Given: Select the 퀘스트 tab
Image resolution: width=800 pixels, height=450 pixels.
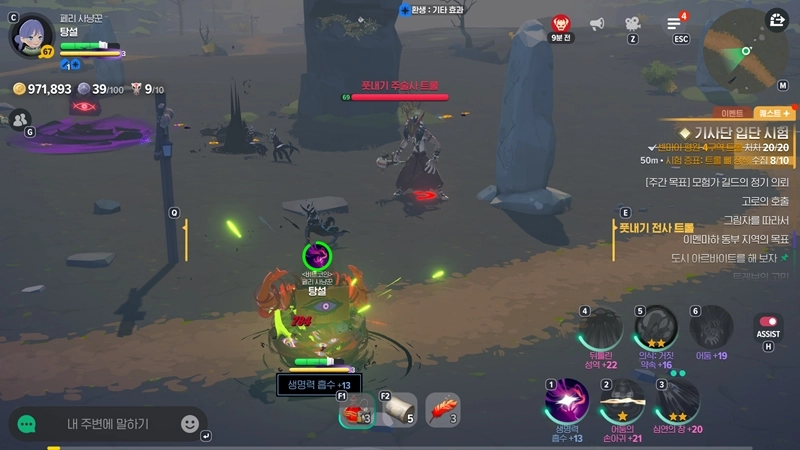Looking at the screenshot, I should 775,113.
